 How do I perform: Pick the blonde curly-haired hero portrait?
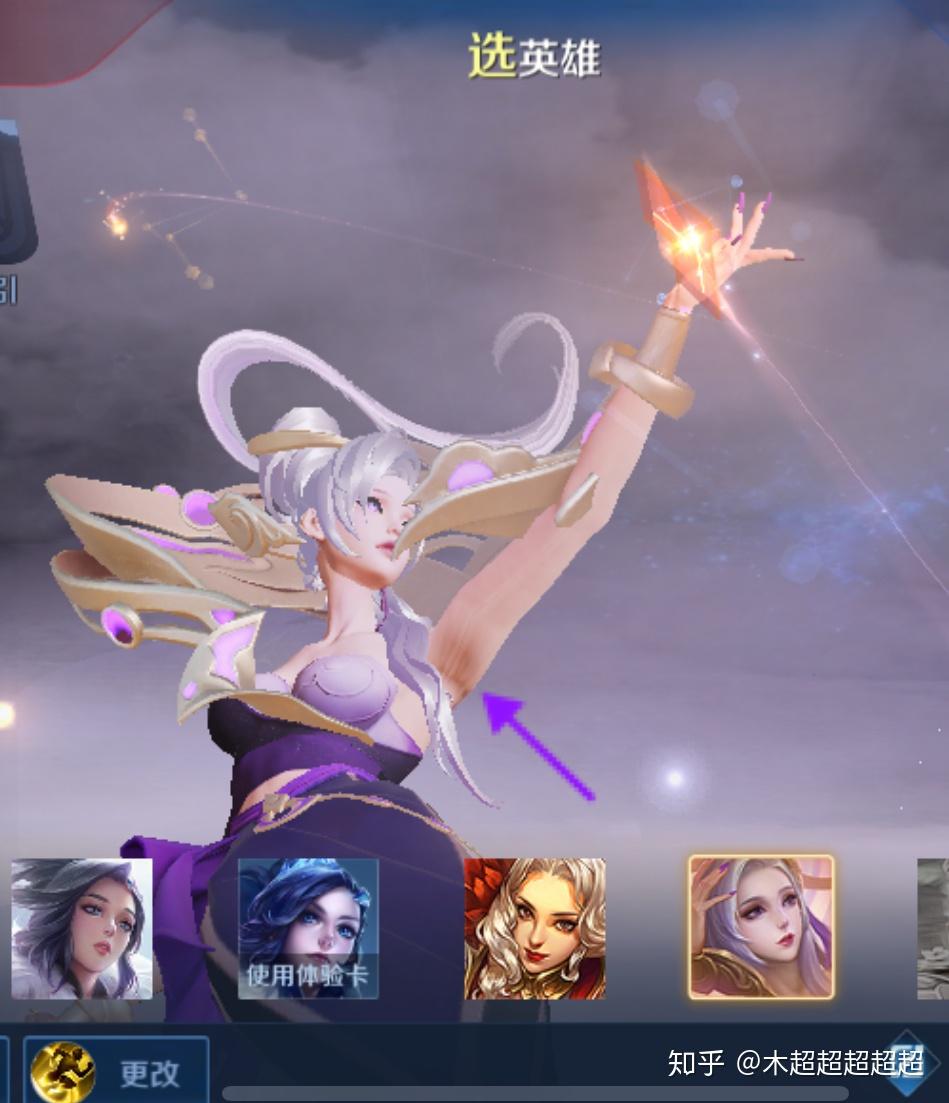click(535, 928)
